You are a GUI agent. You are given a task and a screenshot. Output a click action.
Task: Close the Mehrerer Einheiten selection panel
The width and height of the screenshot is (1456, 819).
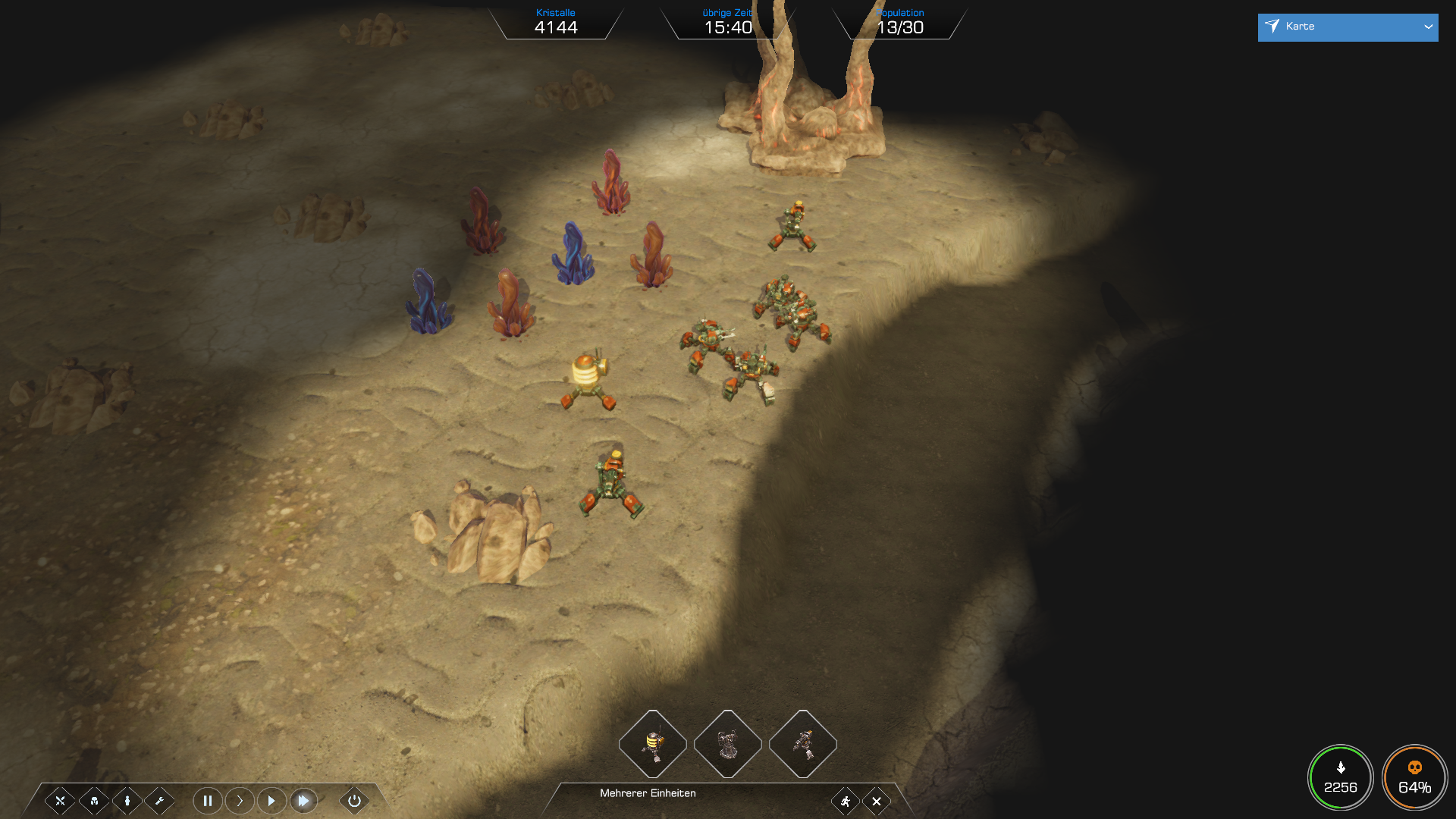click(x=877, y=802)
